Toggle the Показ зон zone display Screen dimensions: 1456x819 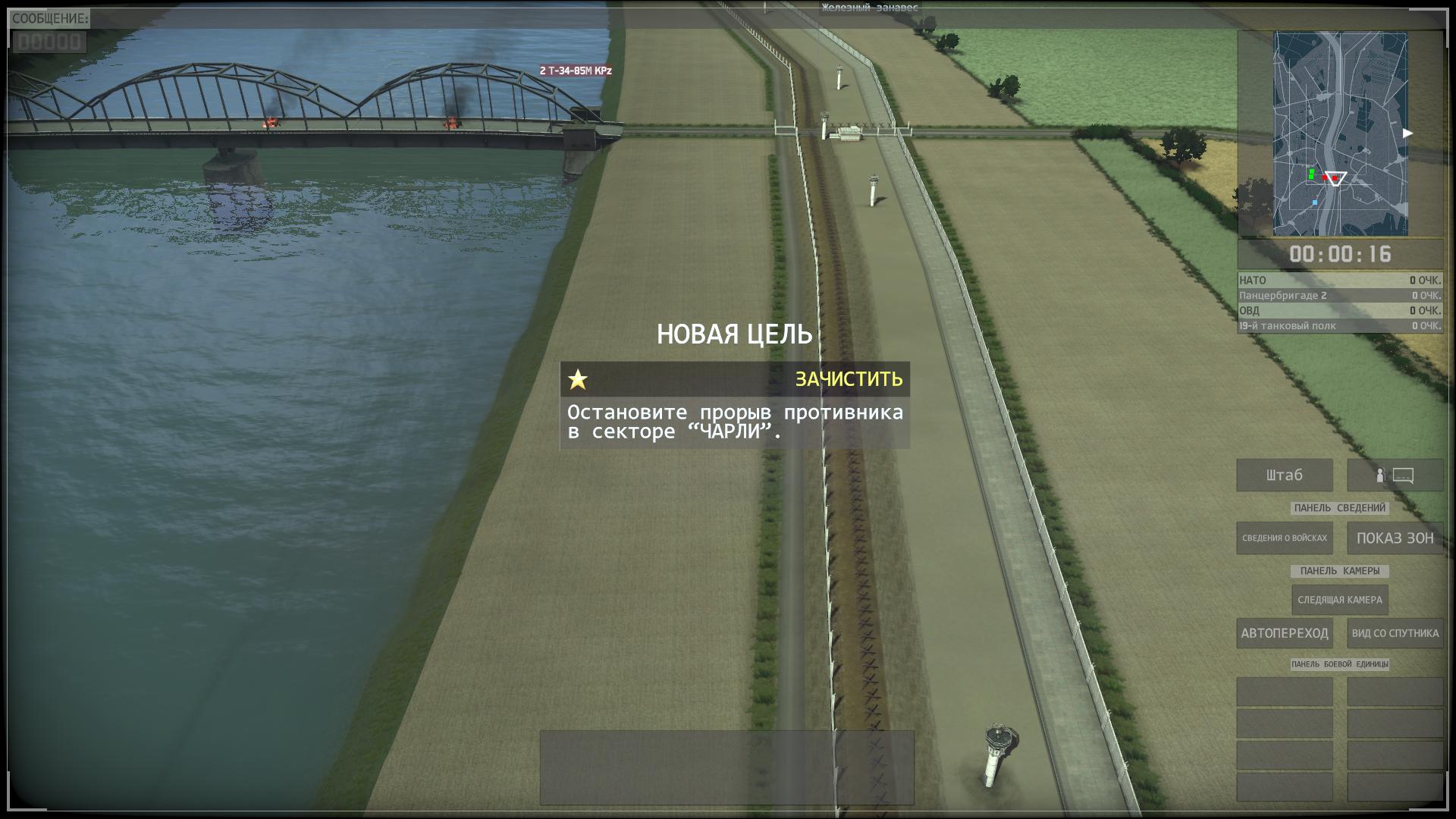pyautogui.click(x=1394, y=538)
